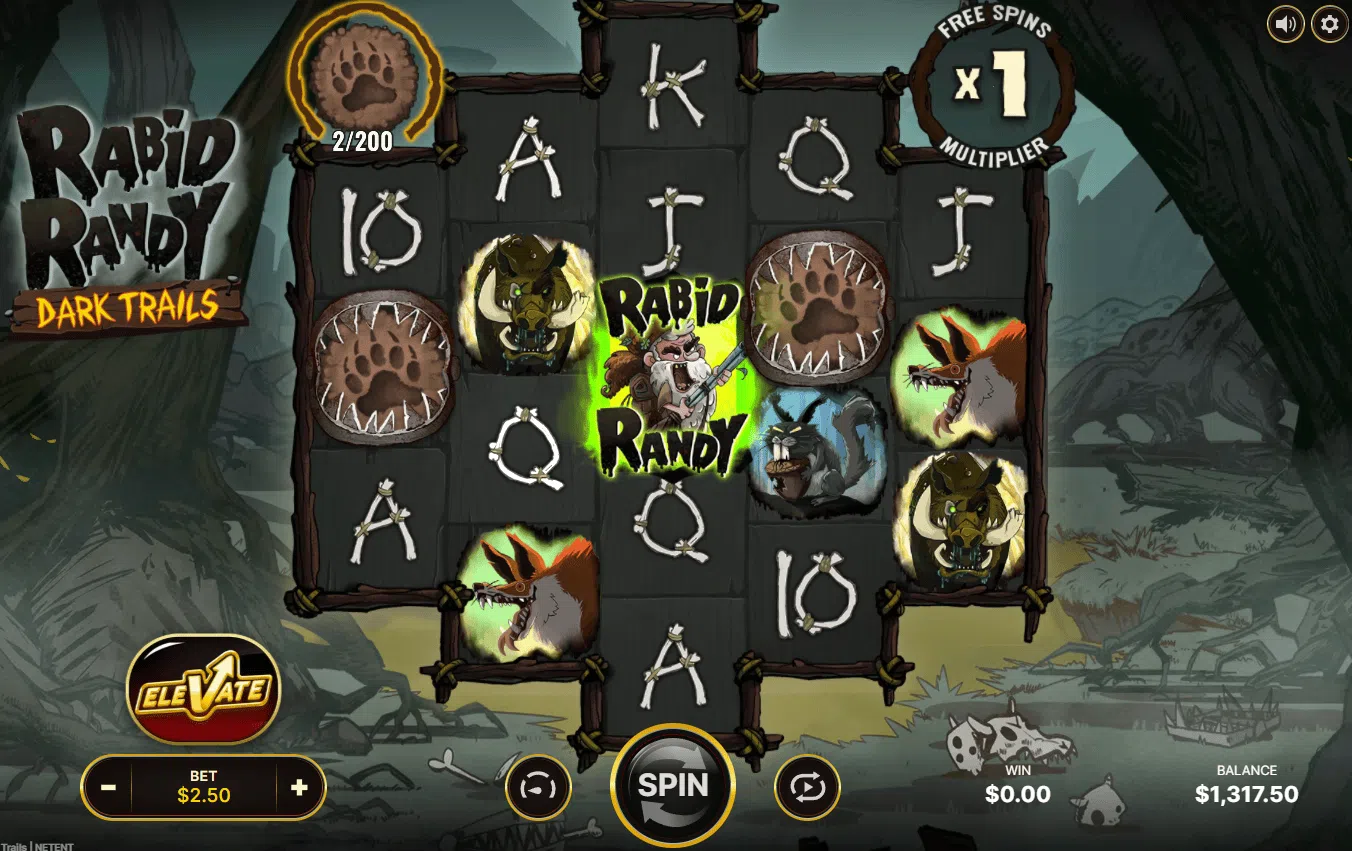The image size is (1352, 851).
Task: Activate the Elevate feature button
Action: tap(203, 690)
